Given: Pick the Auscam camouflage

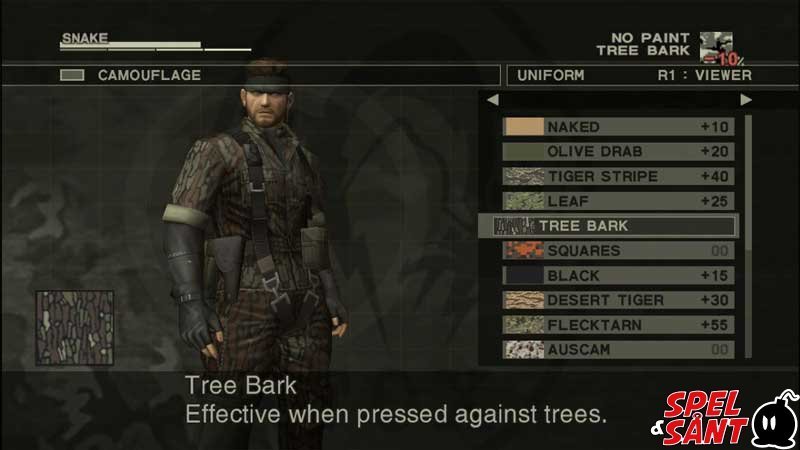Looking at the screenshot, I should point(618,350).
